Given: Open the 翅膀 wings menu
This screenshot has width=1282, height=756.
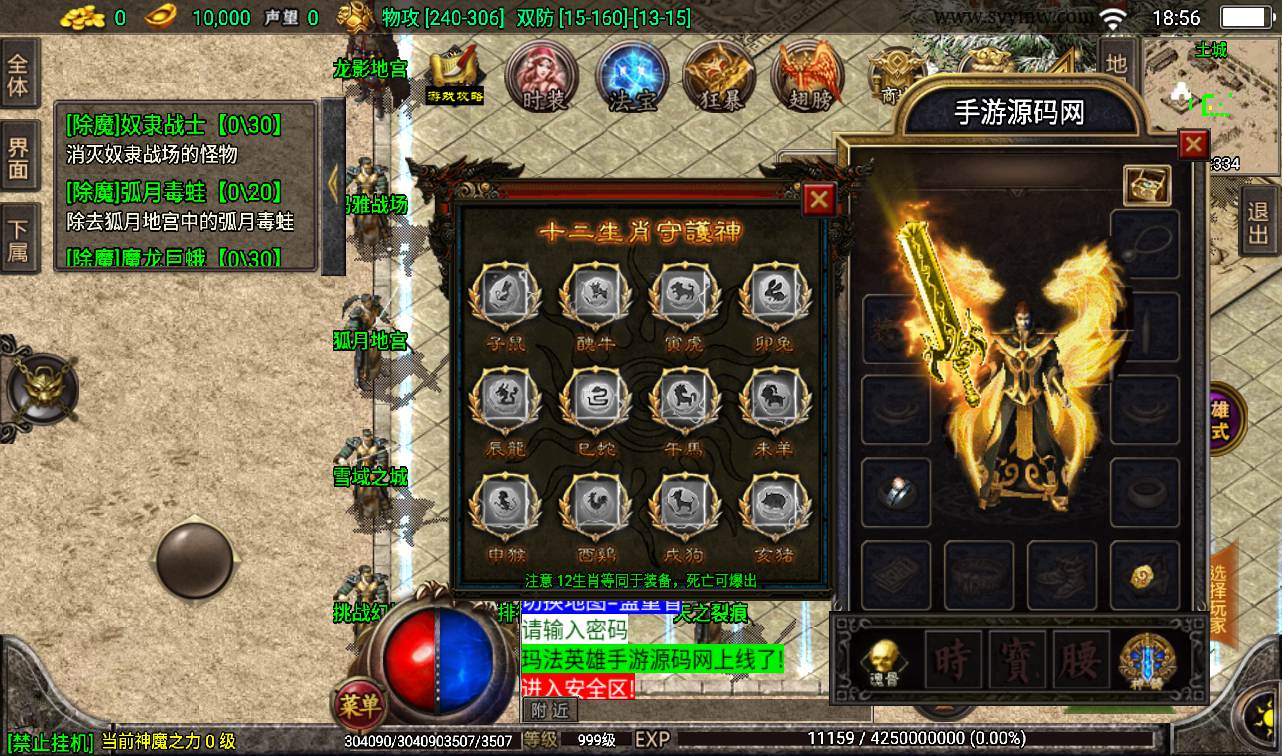Looking at the screenshot, I should 807,77.
